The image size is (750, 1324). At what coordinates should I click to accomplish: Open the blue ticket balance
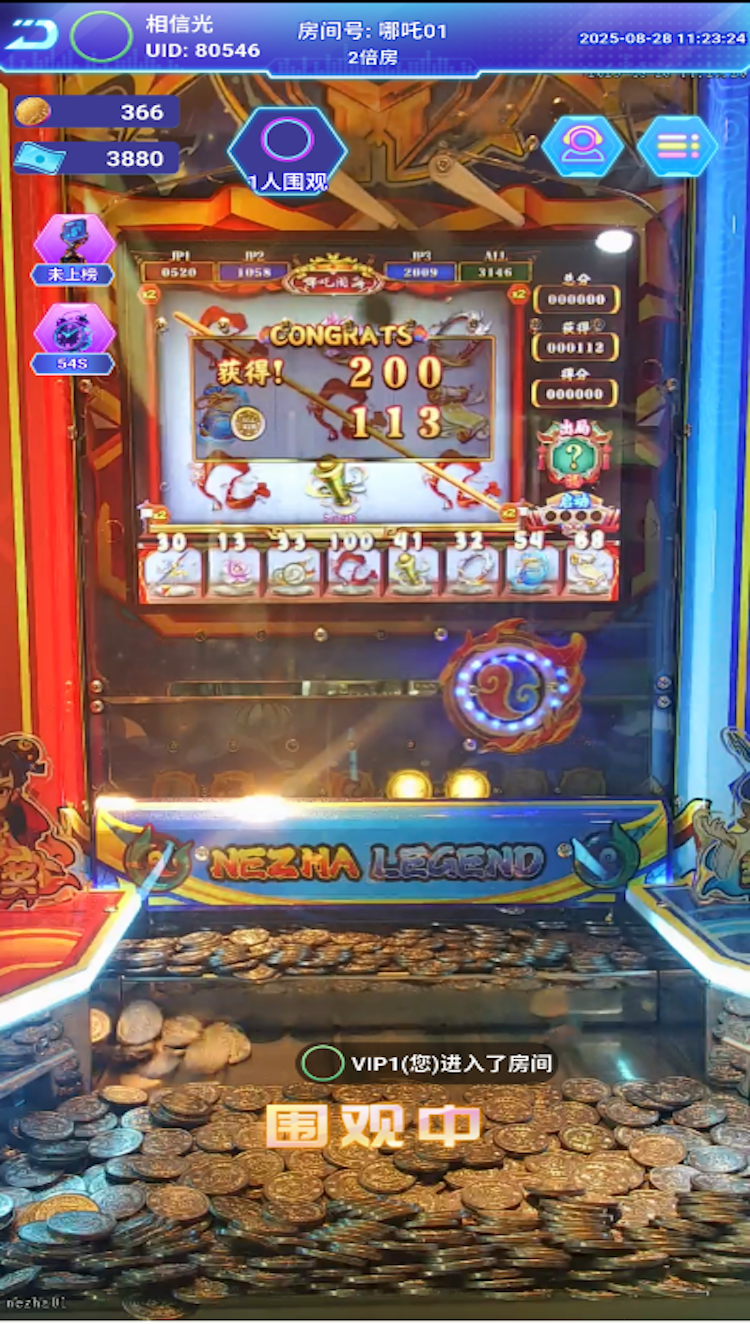click(96, 158)
